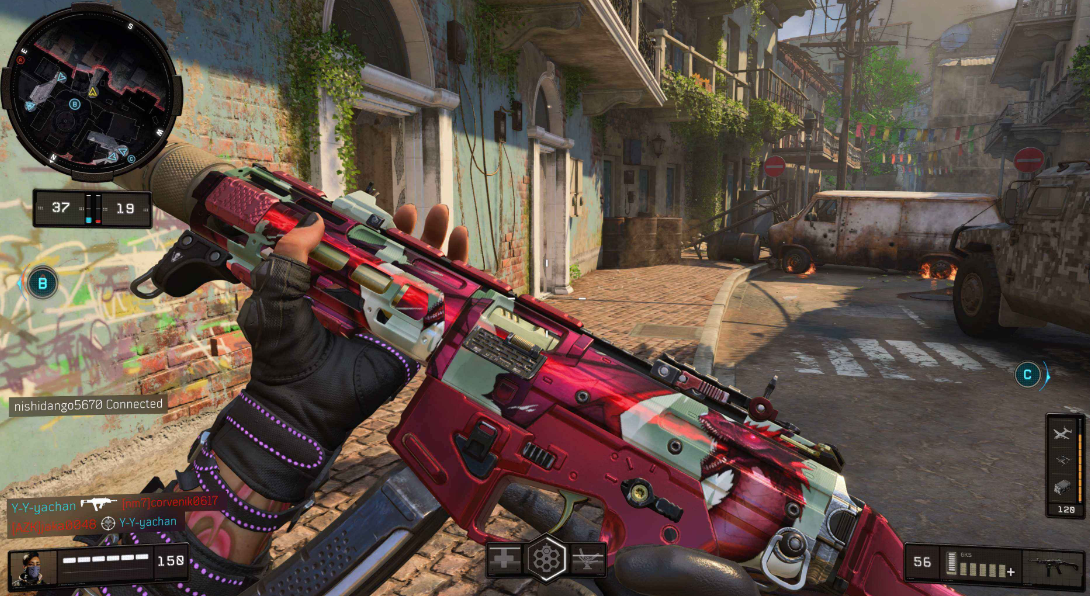Choose the airplane scorestreak icon

pos(1063,432)
